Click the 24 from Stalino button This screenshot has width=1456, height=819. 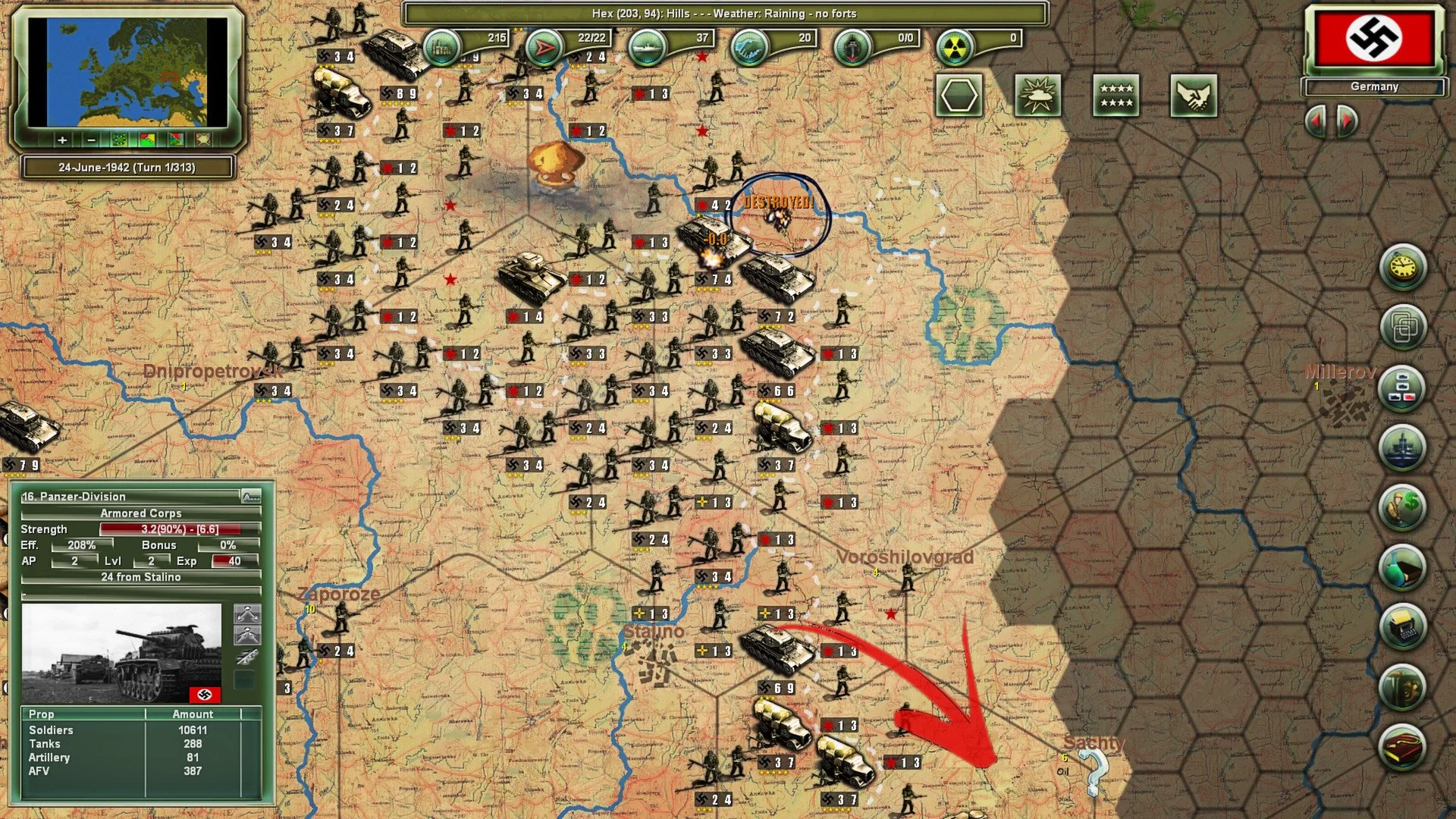pos(140,577)
